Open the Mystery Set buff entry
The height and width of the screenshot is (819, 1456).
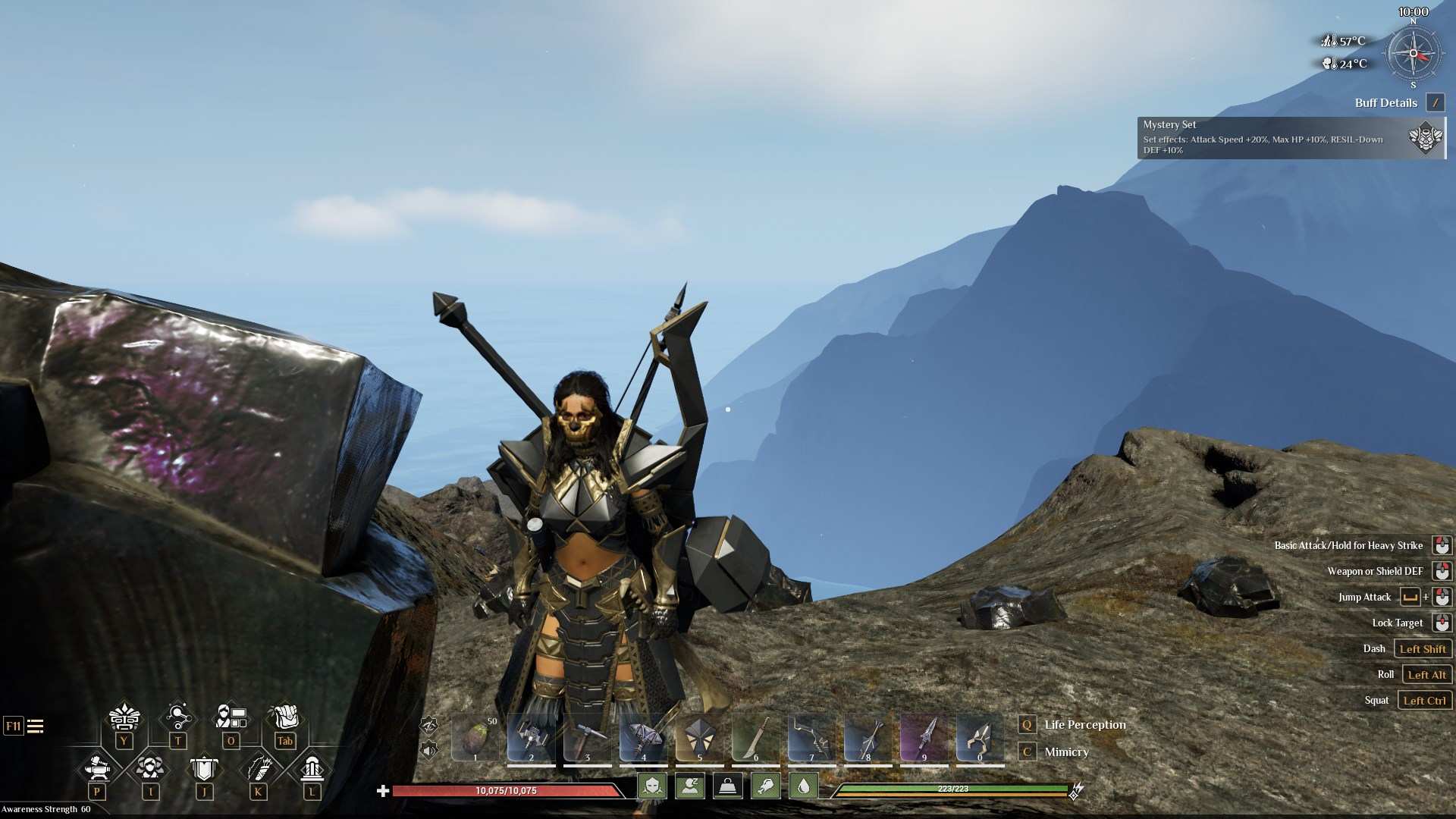coord(1291,137)
